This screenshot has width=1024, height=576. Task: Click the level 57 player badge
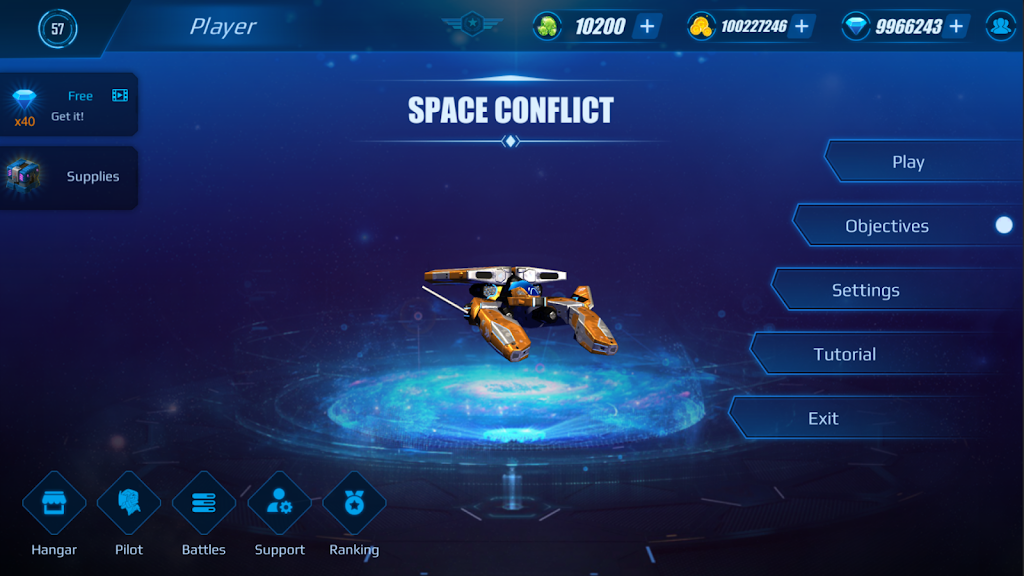point(57,28)
